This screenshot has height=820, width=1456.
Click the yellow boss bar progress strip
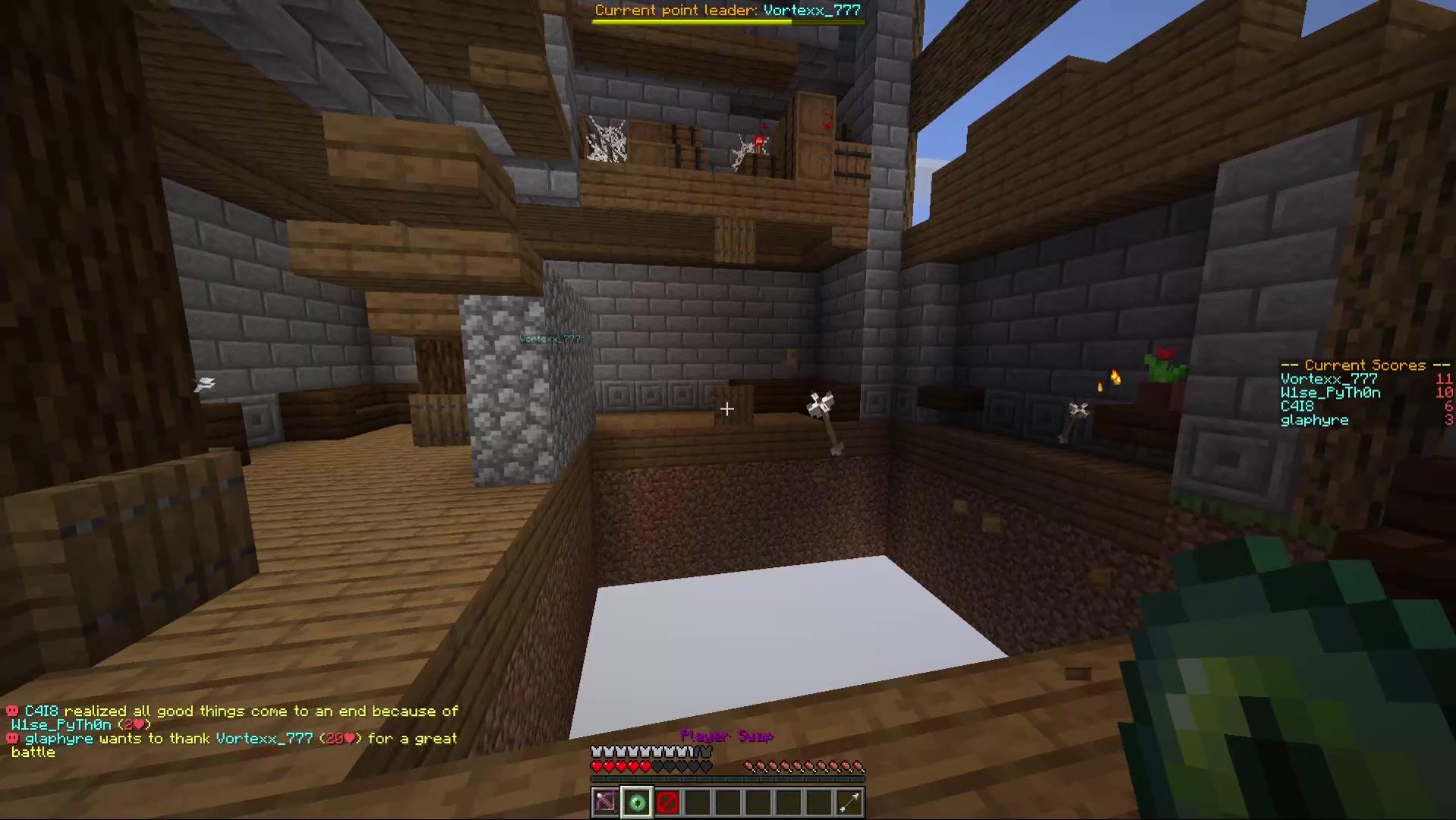tap(691, 21)
